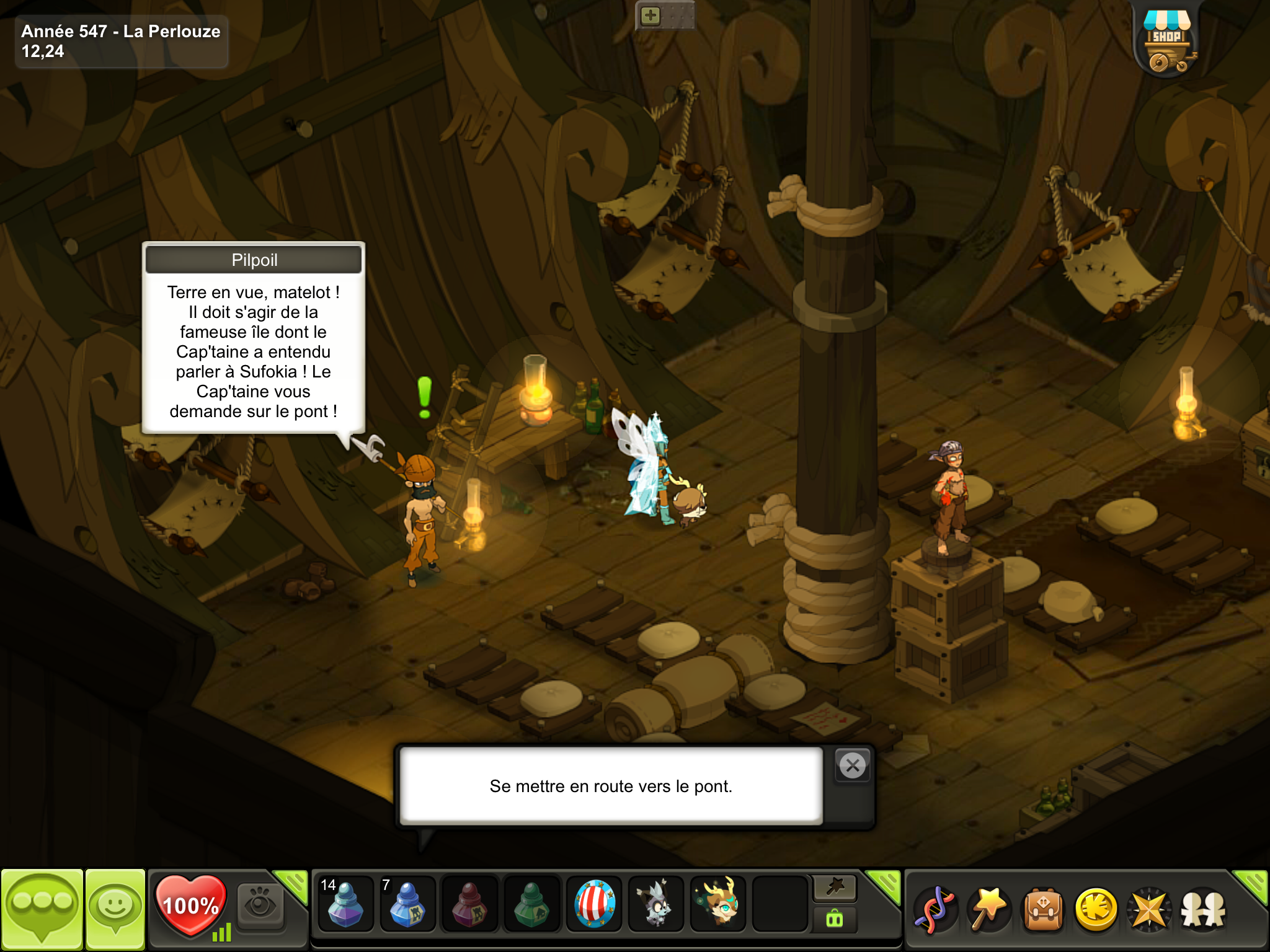The width and height of the screenshot is (1270, 952).
Task: Open the characteristics DNA helix menu
Action: pos(936,910)
